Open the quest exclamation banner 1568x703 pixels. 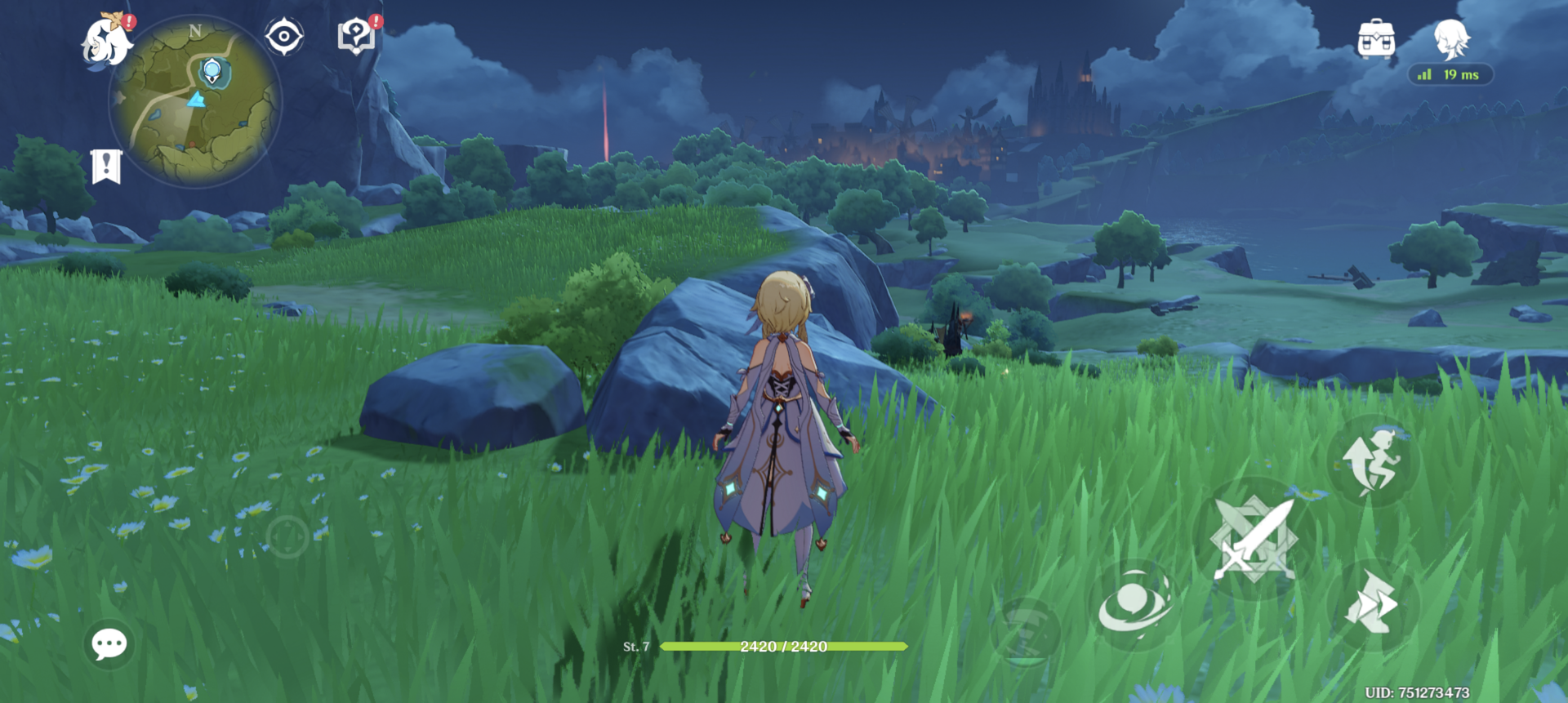(x=106, y=167)
